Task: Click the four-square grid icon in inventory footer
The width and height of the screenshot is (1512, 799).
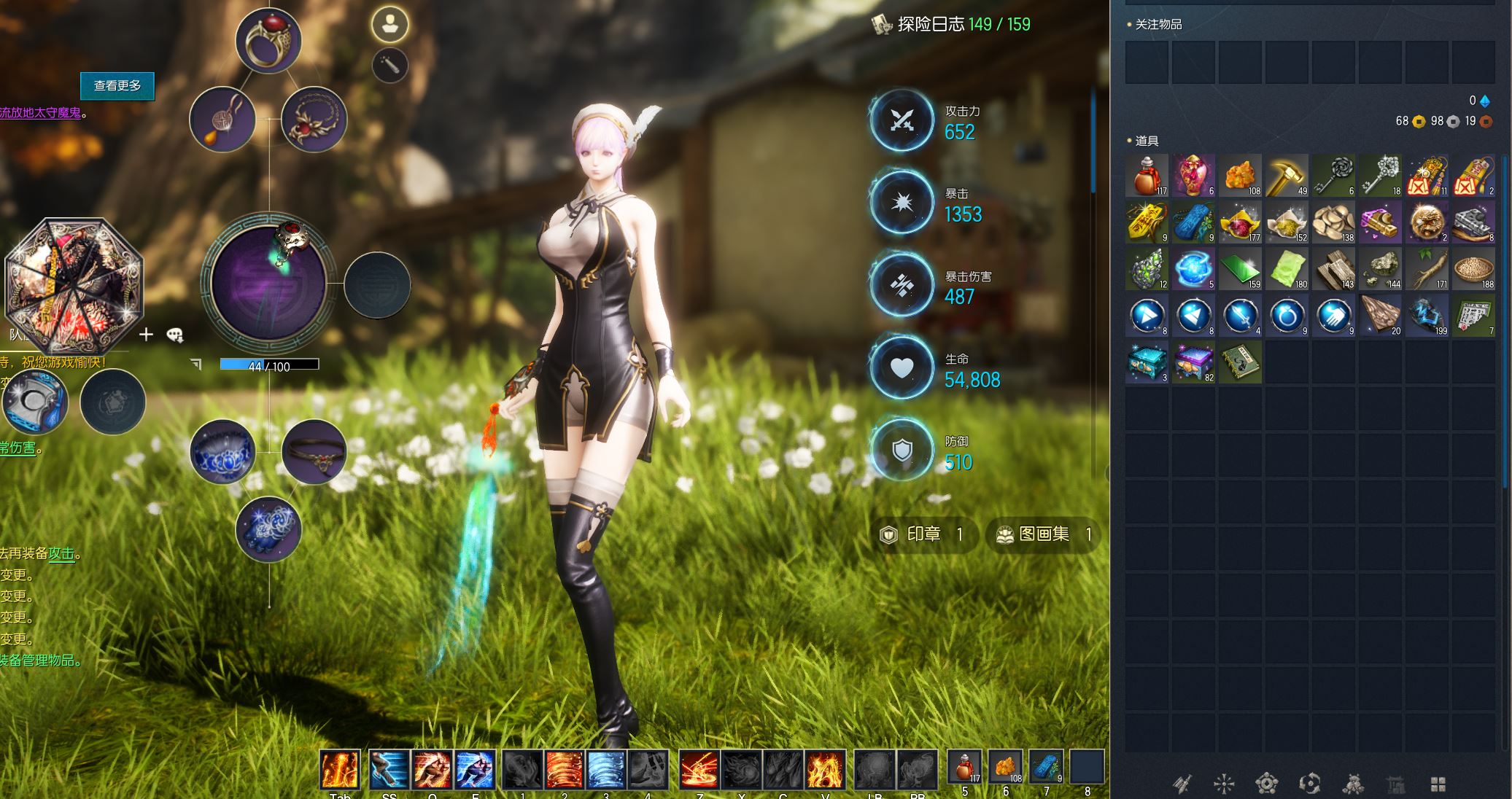Action: pyautogui.click(x=1438, y=784)
